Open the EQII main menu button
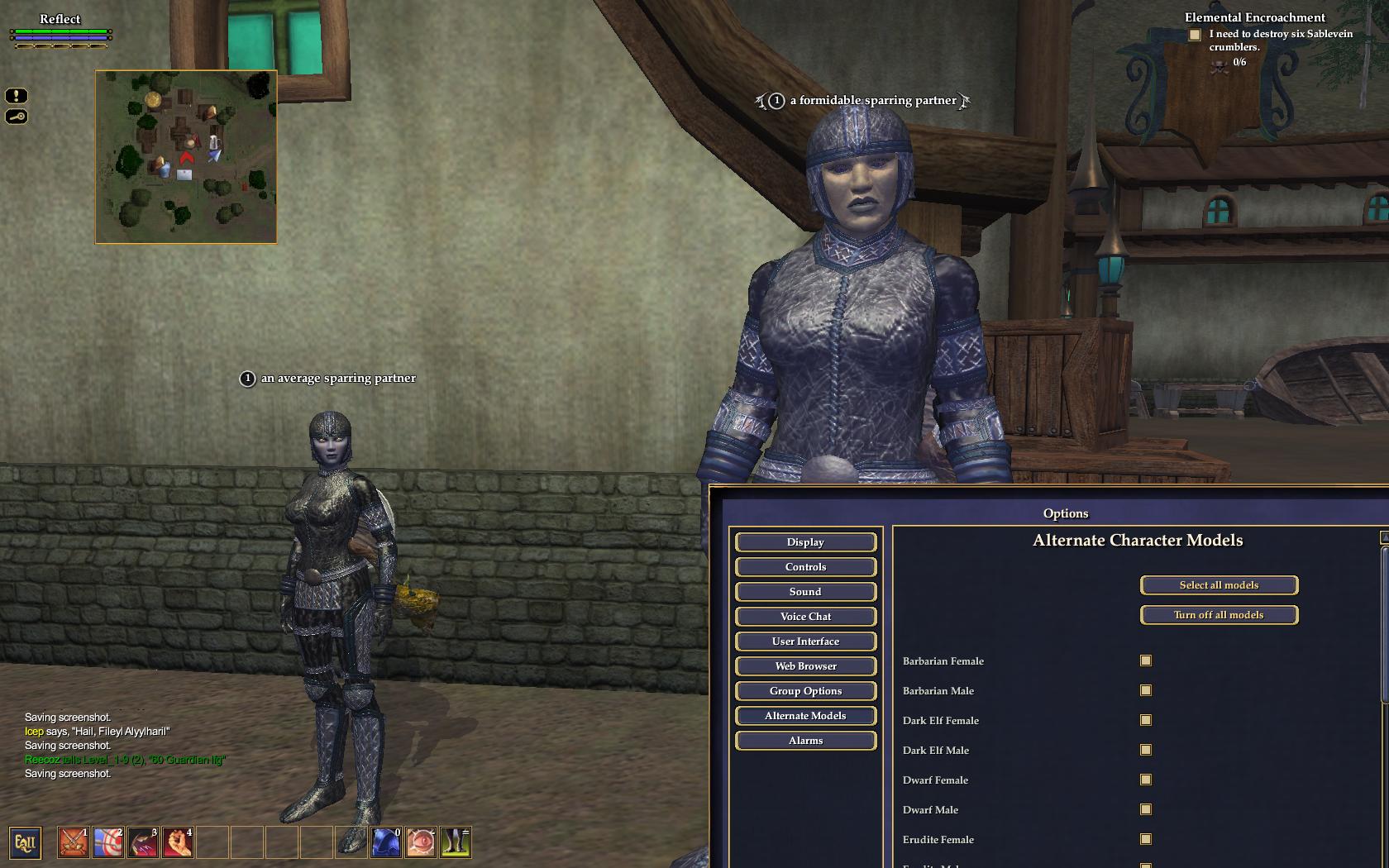The height and width of the screenshot is (868, 1389). click(25, 843)
